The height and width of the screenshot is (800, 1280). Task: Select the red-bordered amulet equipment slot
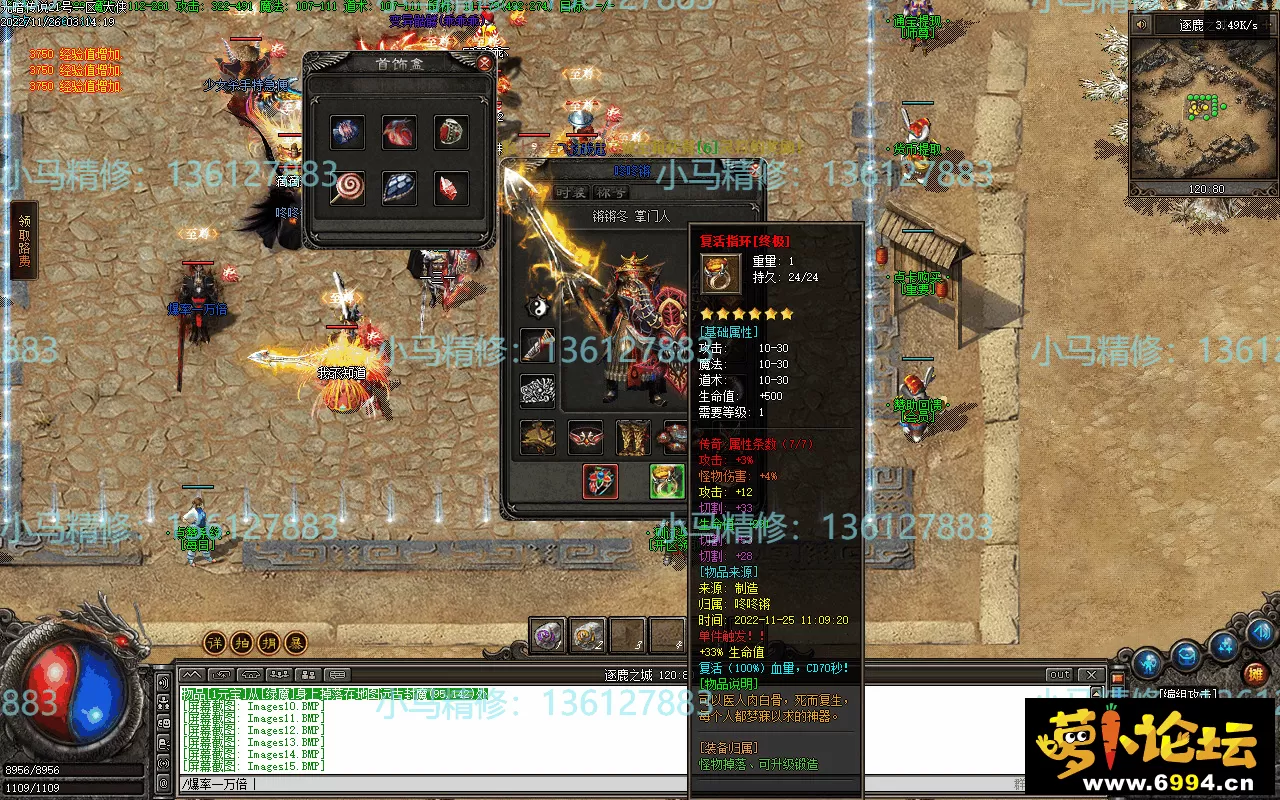pos(600,481)
